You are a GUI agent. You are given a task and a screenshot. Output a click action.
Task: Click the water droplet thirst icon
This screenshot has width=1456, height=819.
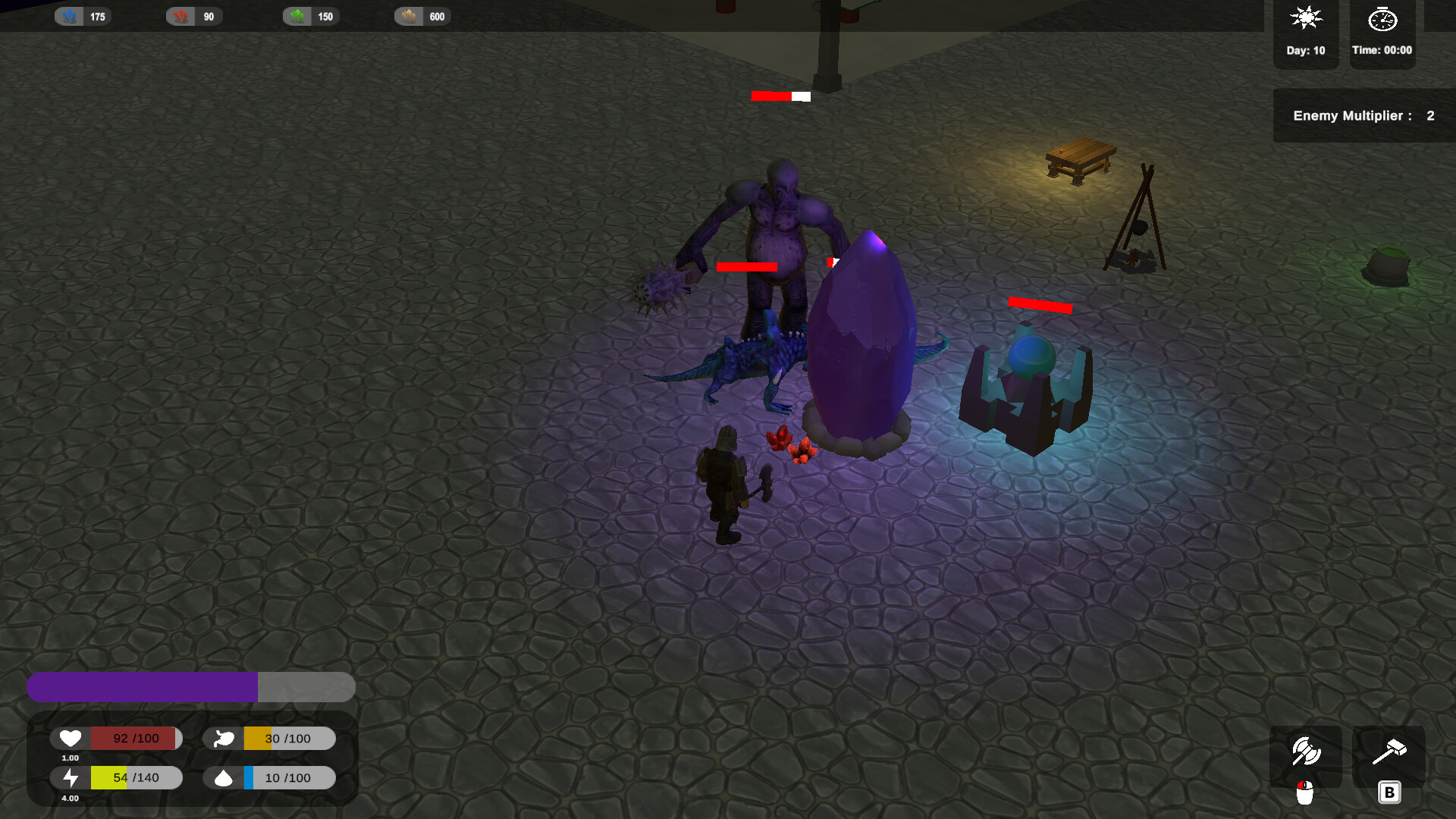223,777
